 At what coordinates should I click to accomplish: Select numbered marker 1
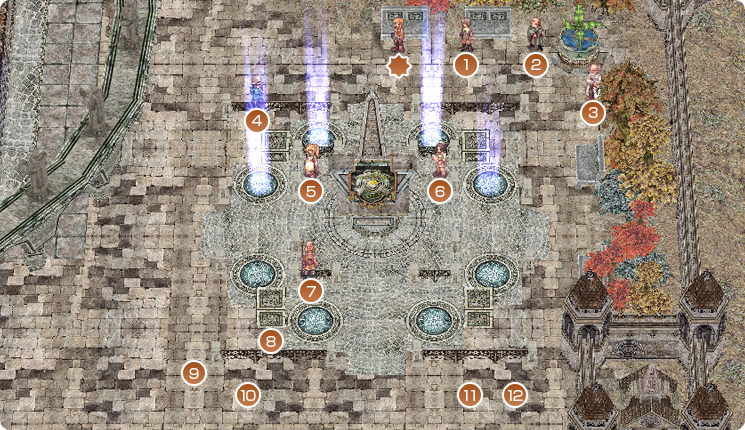pyautogui.click(x=465, y=66)
